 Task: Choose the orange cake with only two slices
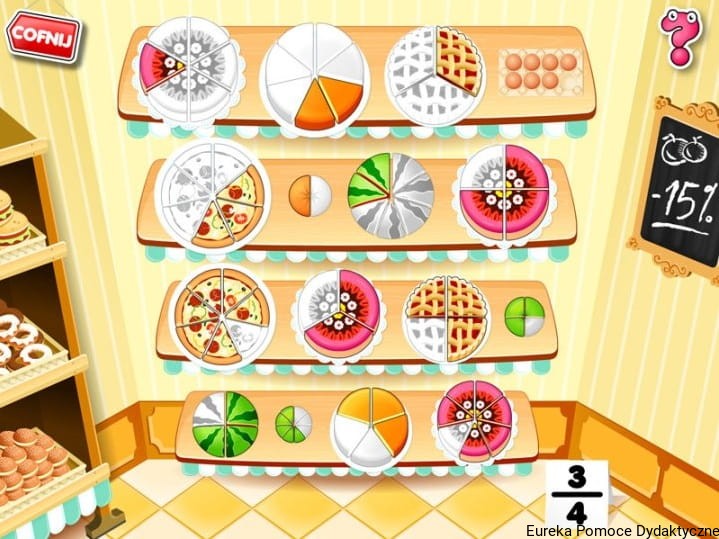313,76
